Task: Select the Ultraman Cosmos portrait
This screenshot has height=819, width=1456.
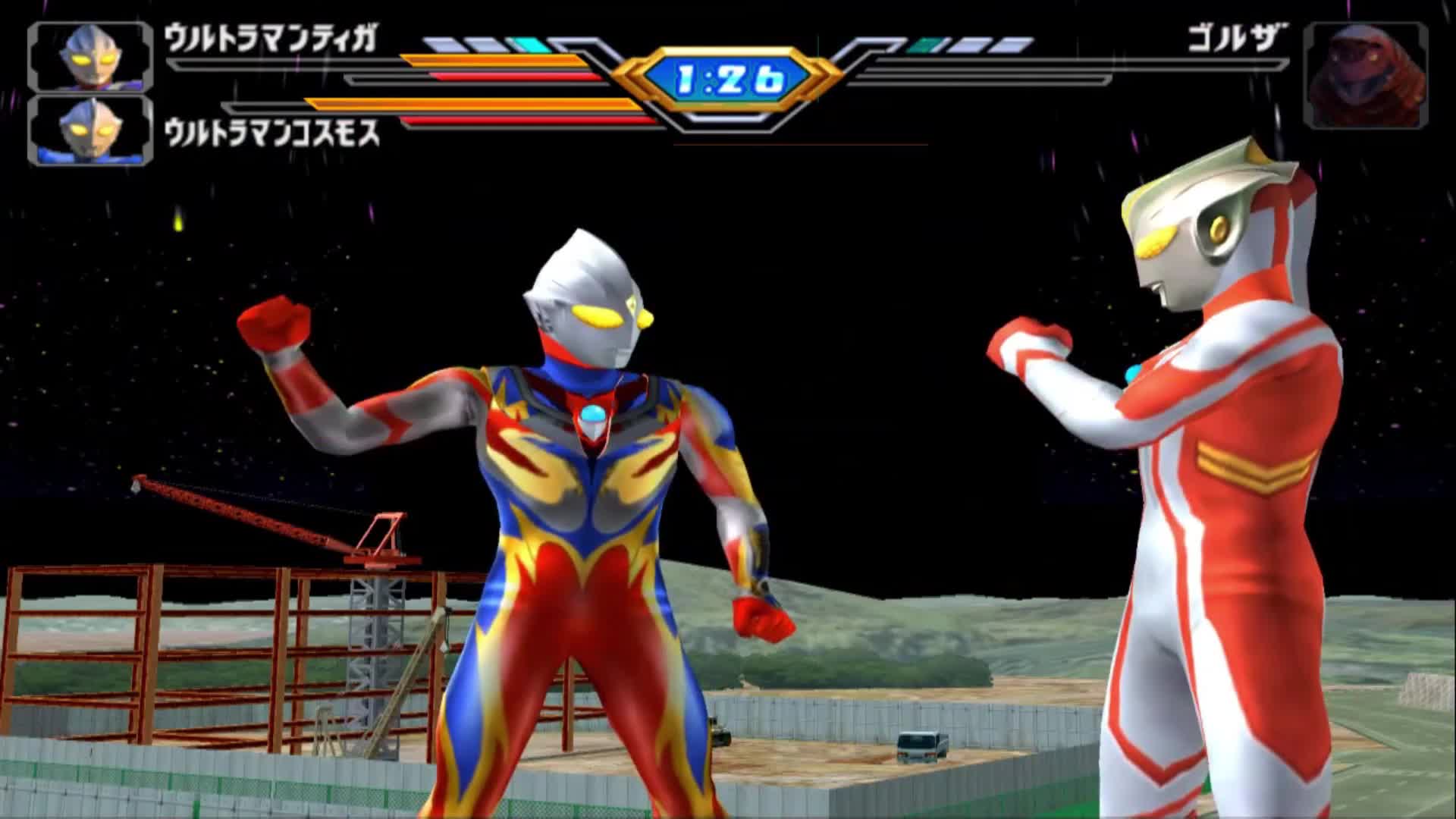Action: [90, 130]
